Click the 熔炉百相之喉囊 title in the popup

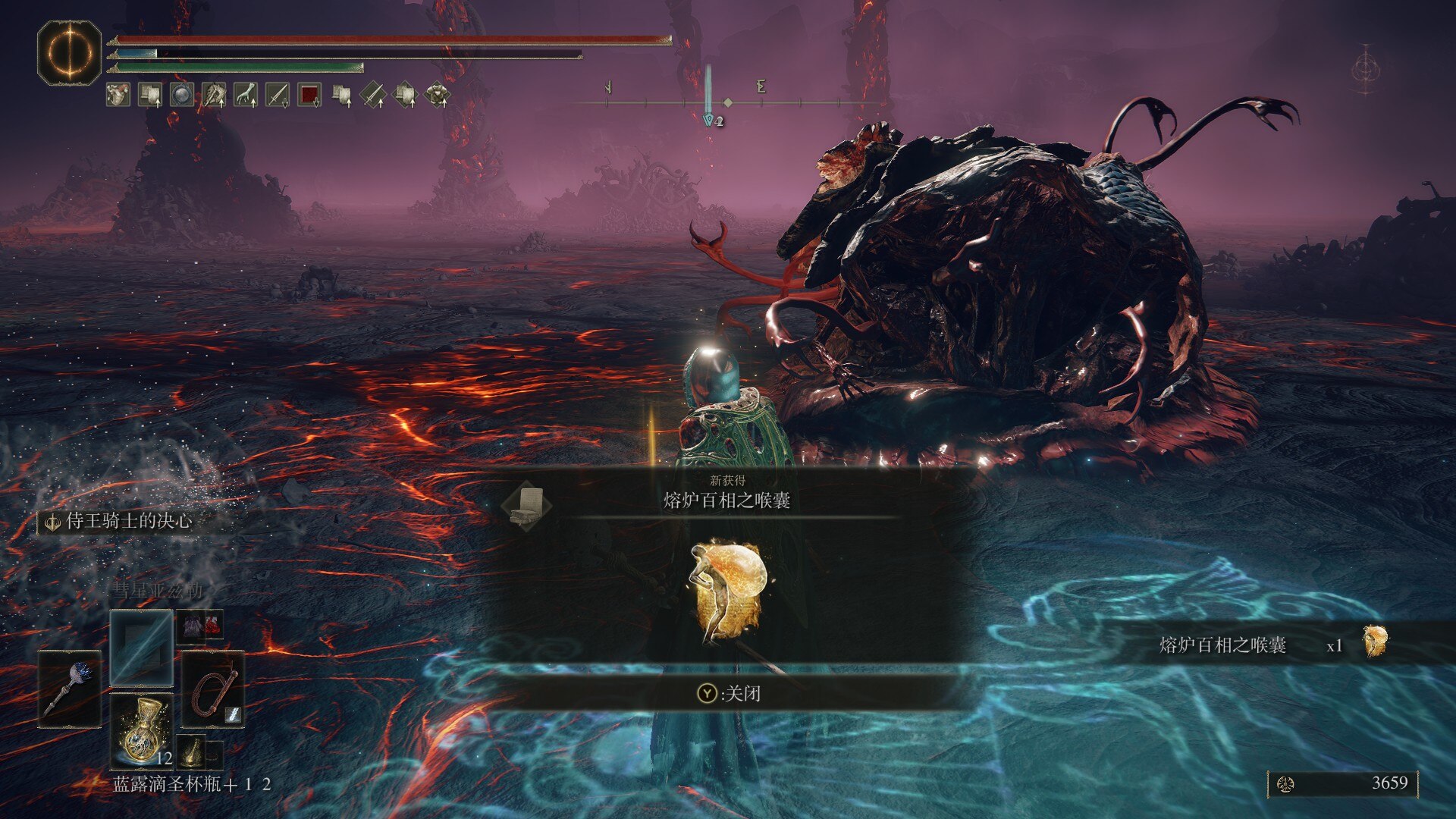click(726, 500)
